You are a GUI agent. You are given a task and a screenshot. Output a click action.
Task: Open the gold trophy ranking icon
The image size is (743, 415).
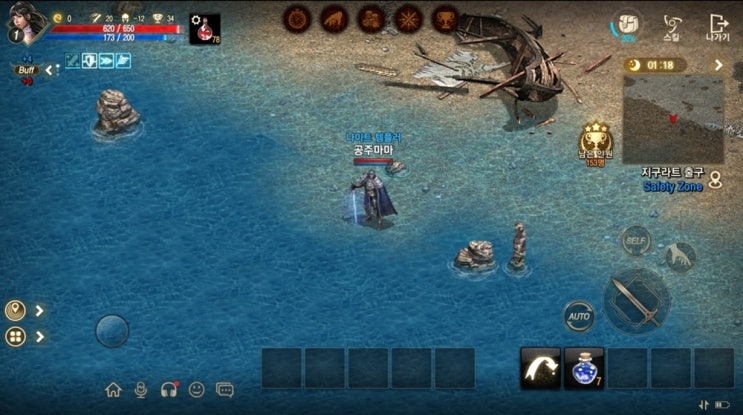pyautogui.click(x=594, y=139)
